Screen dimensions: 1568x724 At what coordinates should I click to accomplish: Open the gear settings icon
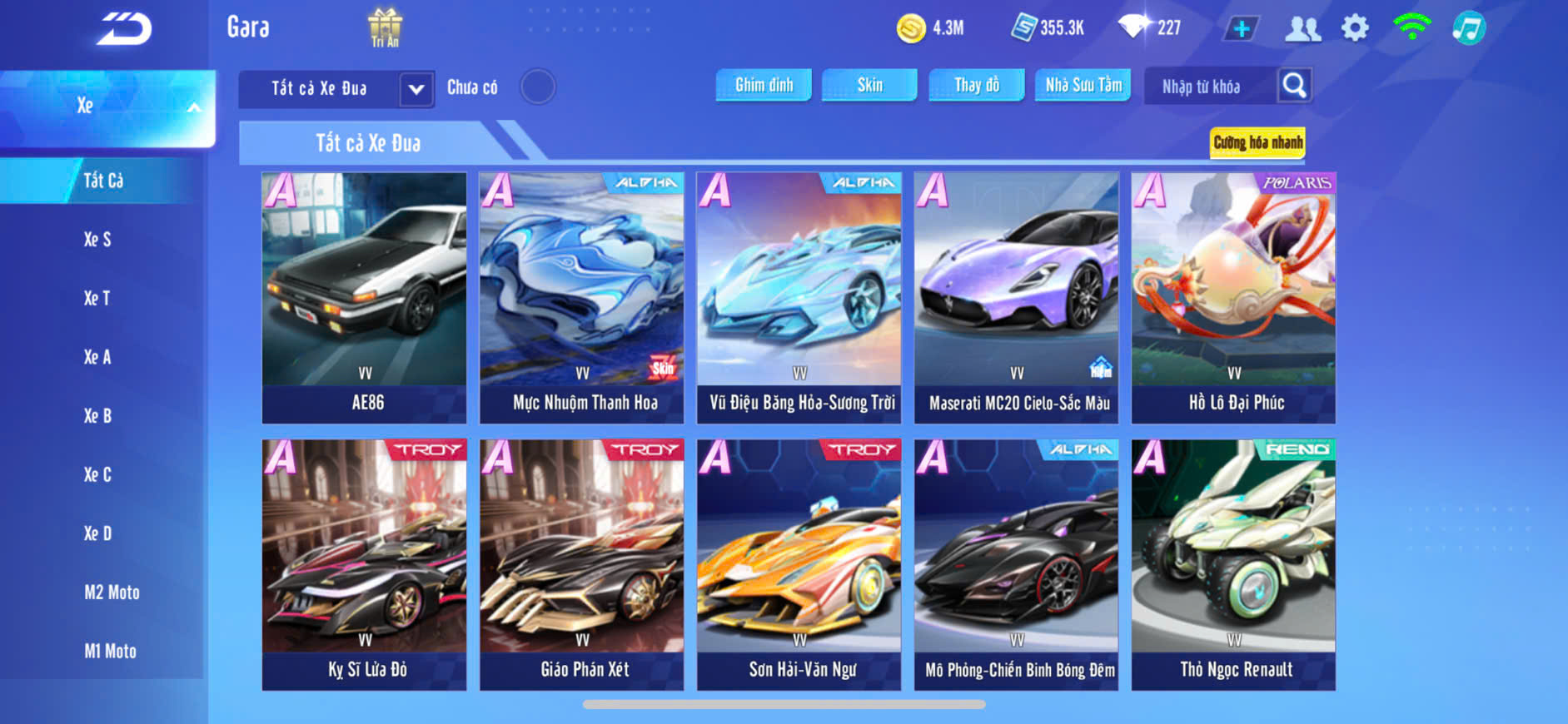(x=1355, y=28)
